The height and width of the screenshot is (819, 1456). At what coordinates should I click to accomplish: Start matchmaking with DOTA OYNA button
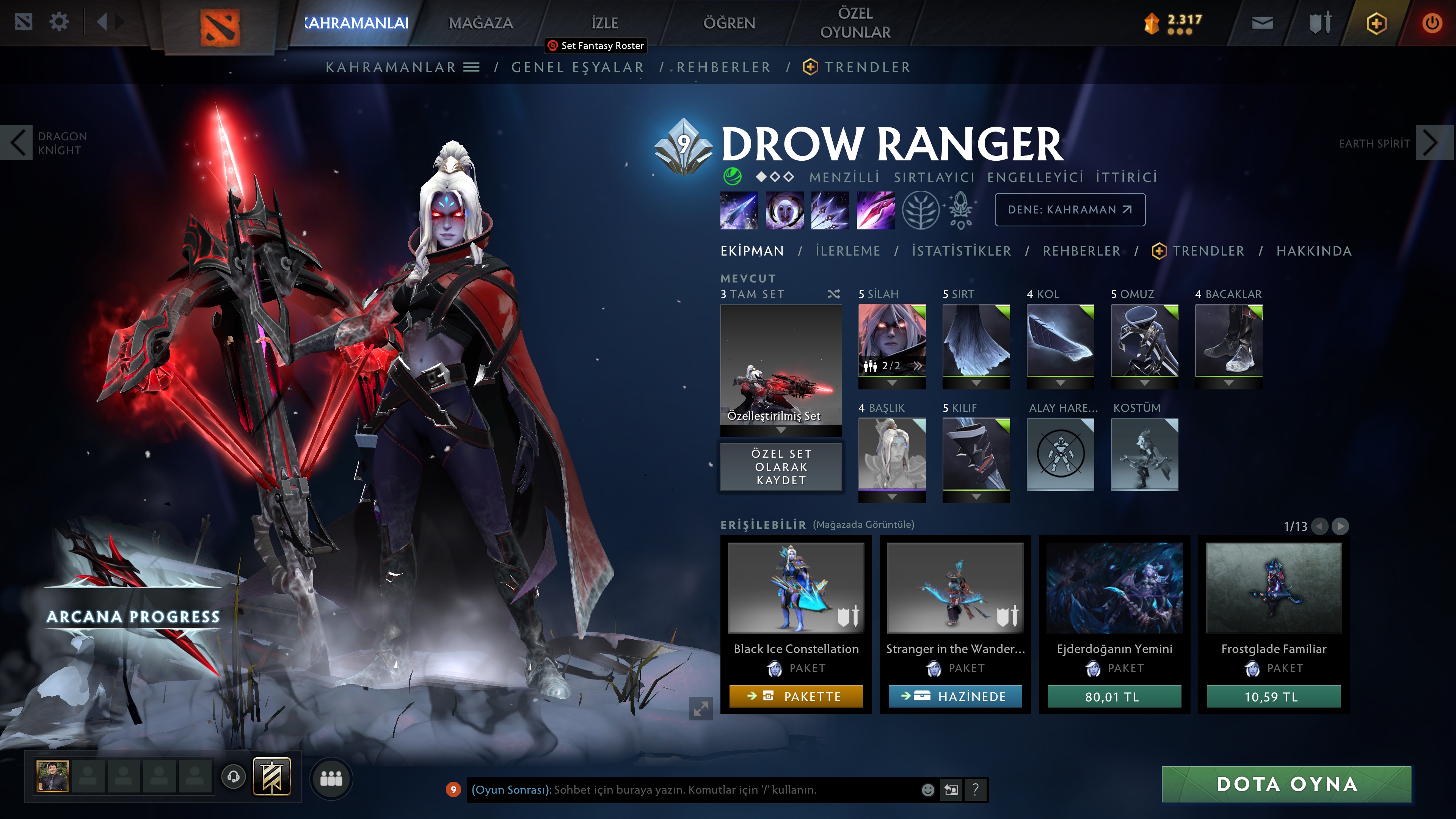point(1287,784)
